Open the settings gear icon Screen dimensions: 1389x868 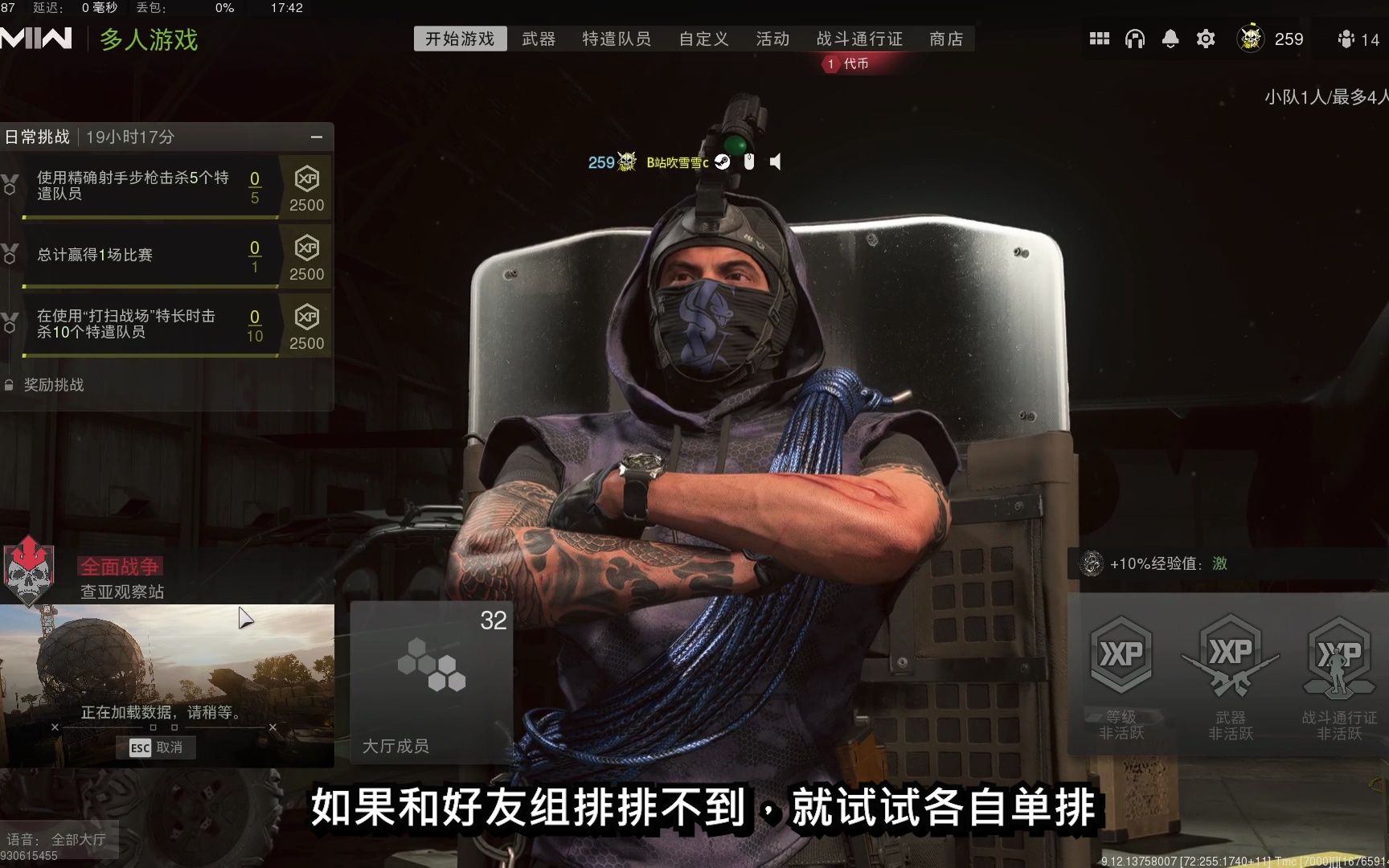pos(1205,38)
